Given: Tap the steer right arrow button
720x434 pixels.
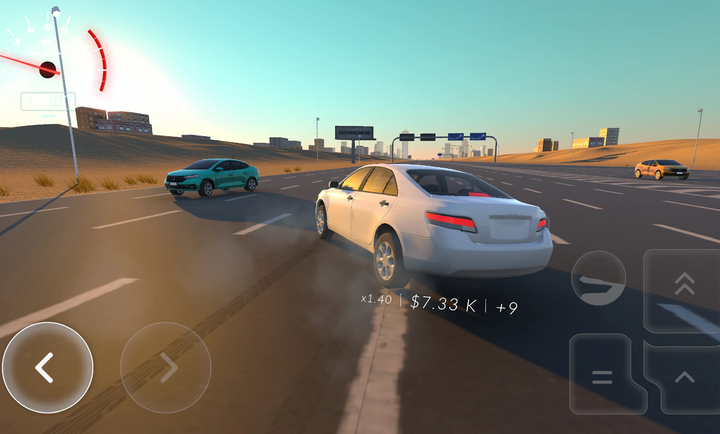Looking at the screenshot, I should tap(166, 367).
